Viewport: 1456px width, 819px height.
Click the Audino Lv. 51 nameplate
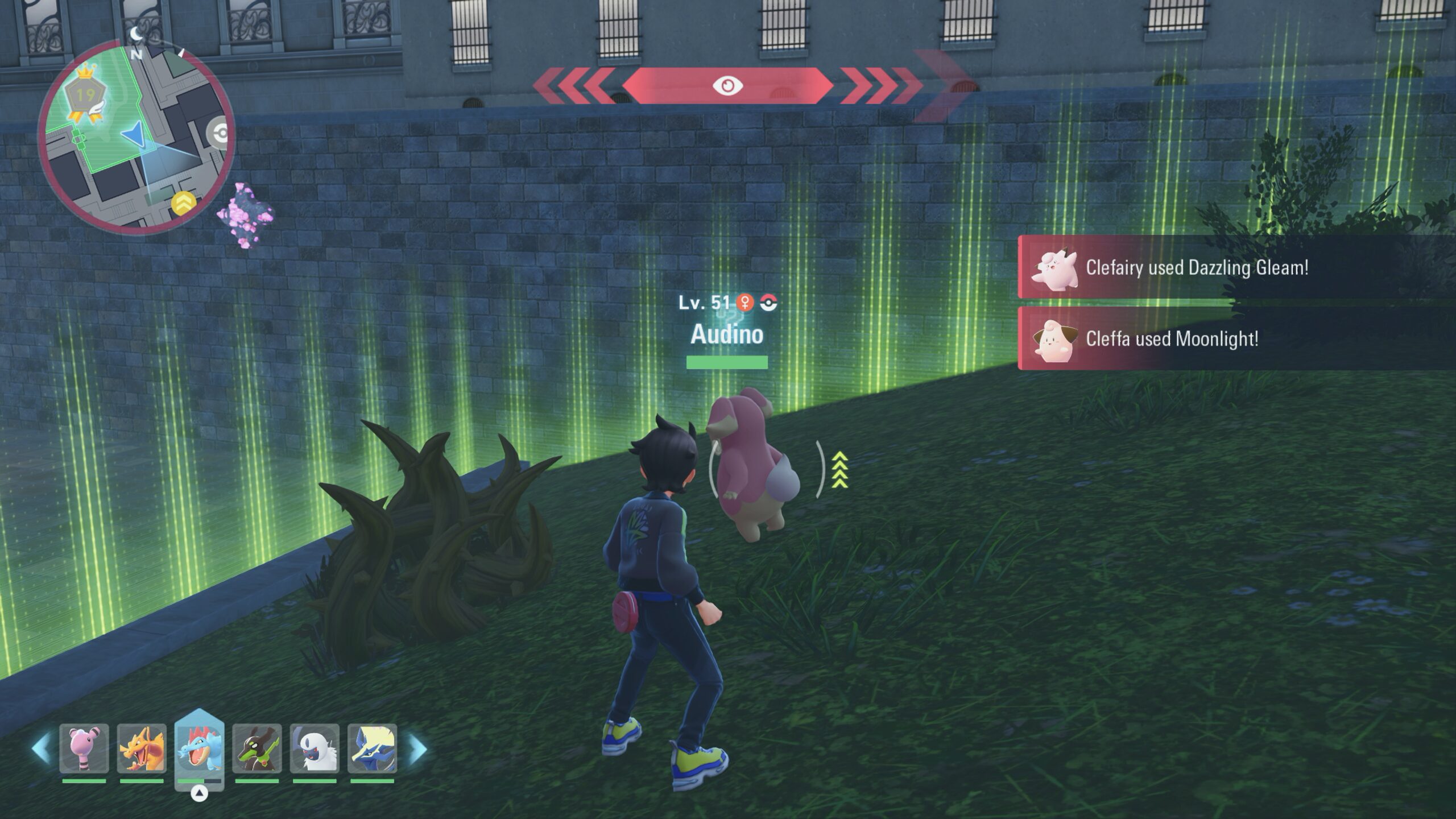pyautogui.click(x=727, y=325)
